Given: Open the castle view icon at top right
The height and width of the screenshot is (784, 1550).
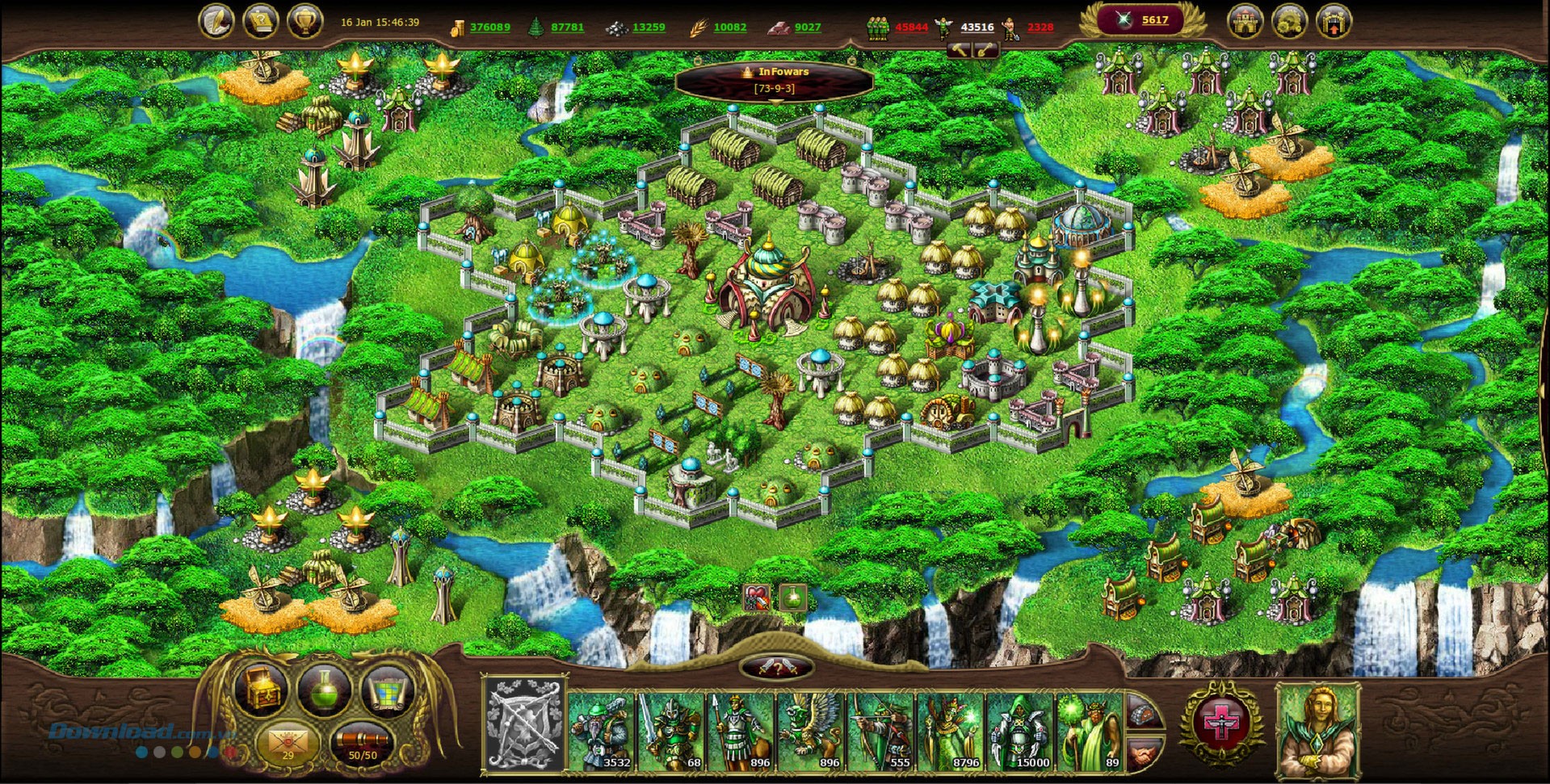Looking at the screenshot, I should coord(1244,20).
